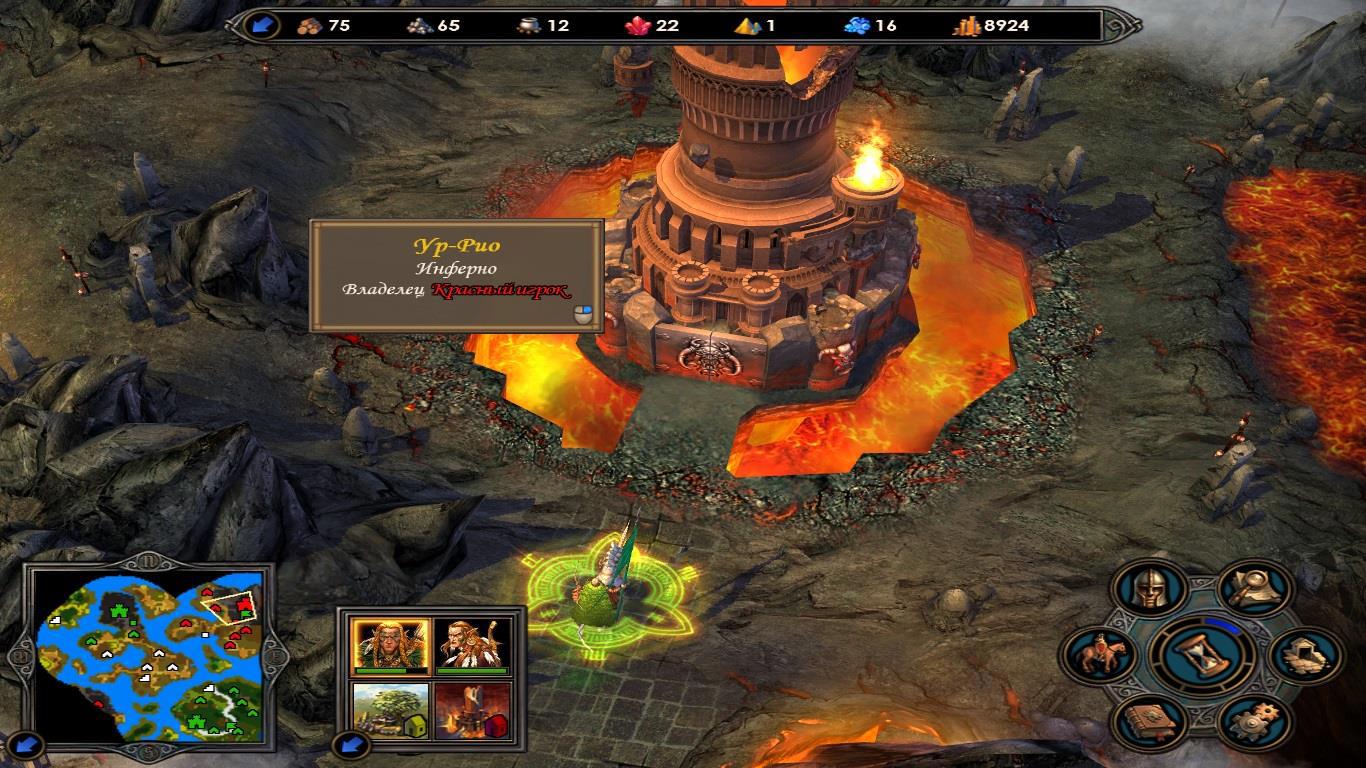This screenshot has width=1366, height=768.
Task: Open the spellbook icon
Action: [1148, 718]
